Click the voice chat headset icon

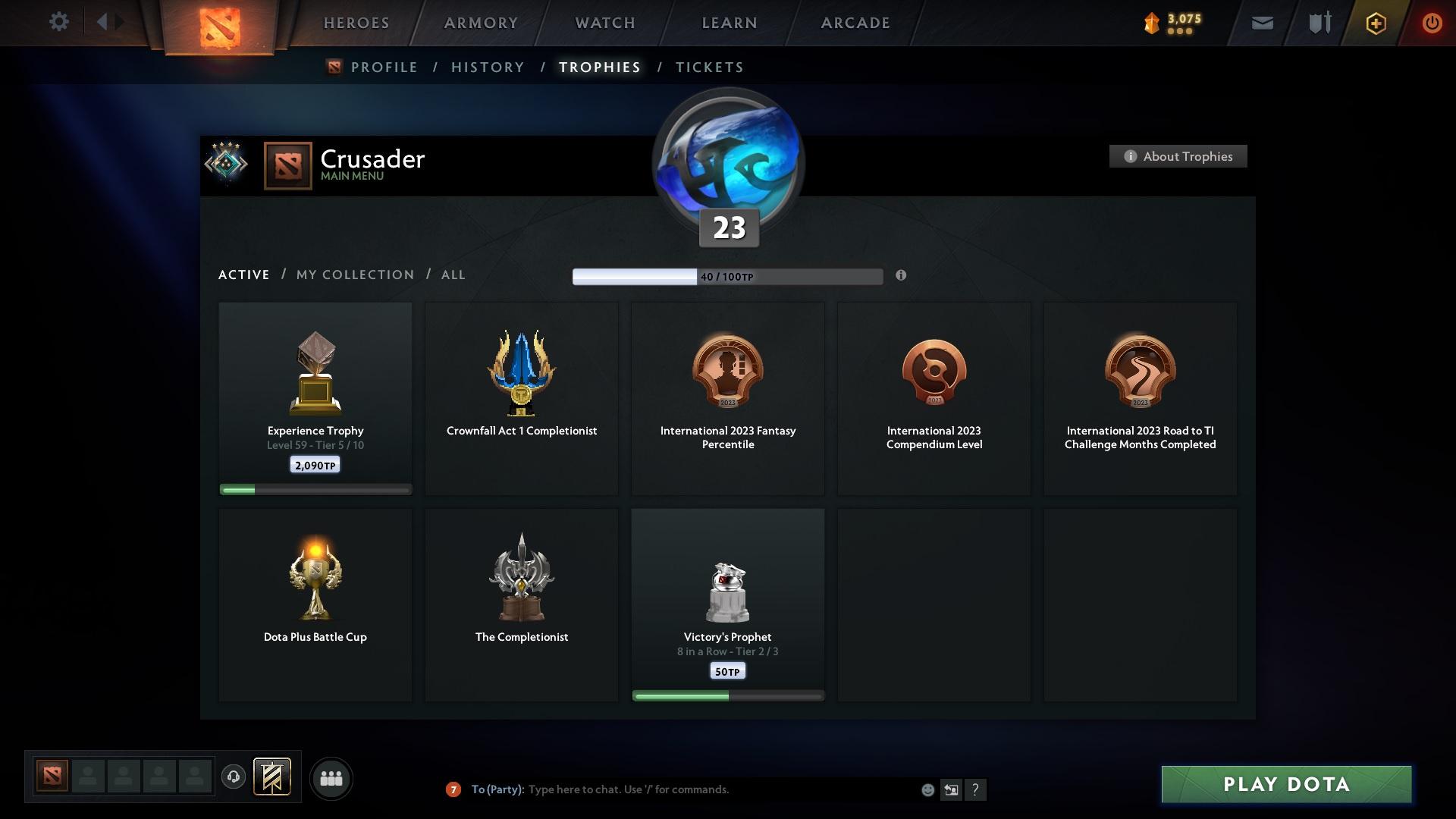click(233, 778)
